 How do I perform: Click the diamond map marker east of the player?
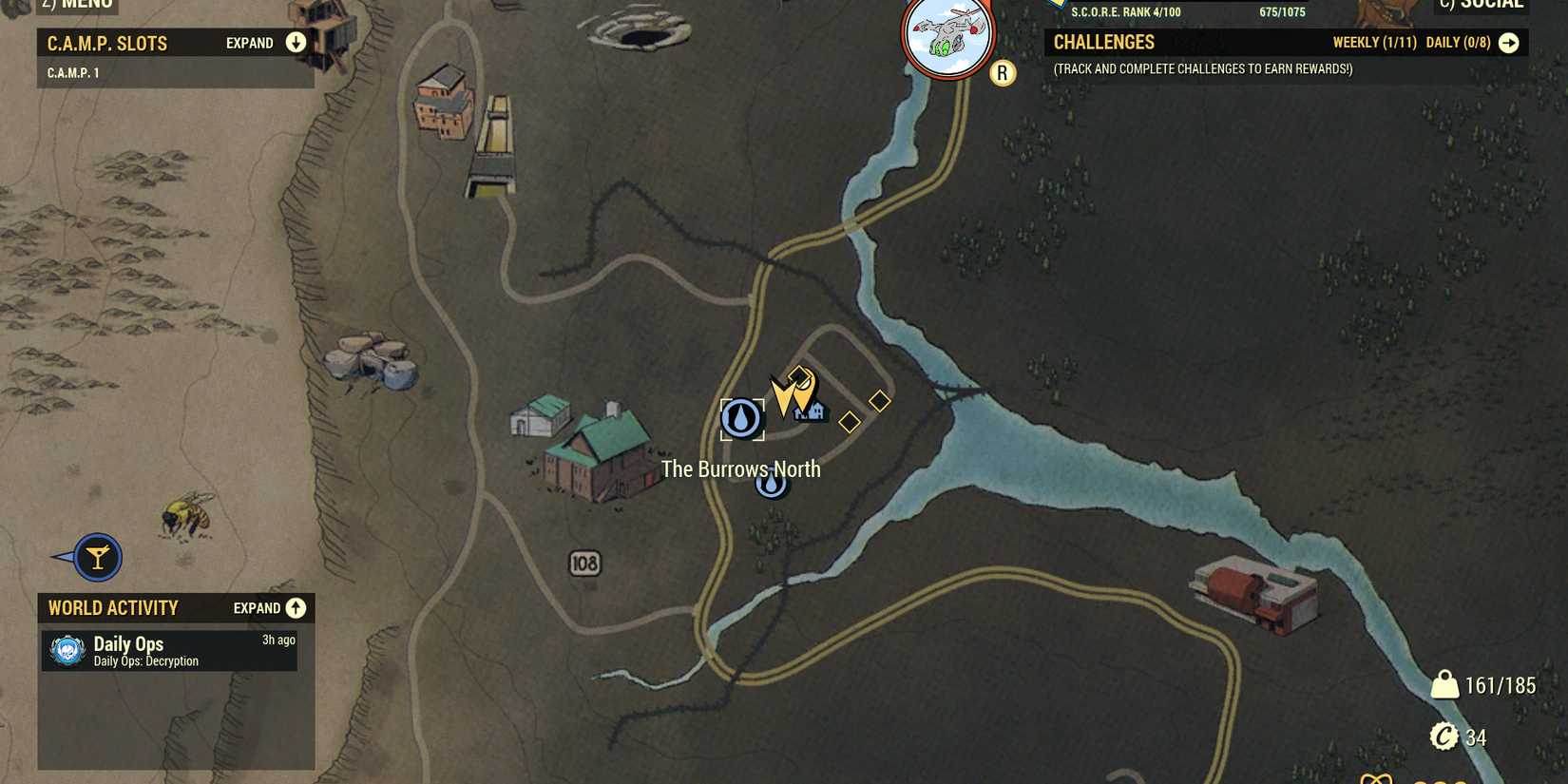coord(879,402)
